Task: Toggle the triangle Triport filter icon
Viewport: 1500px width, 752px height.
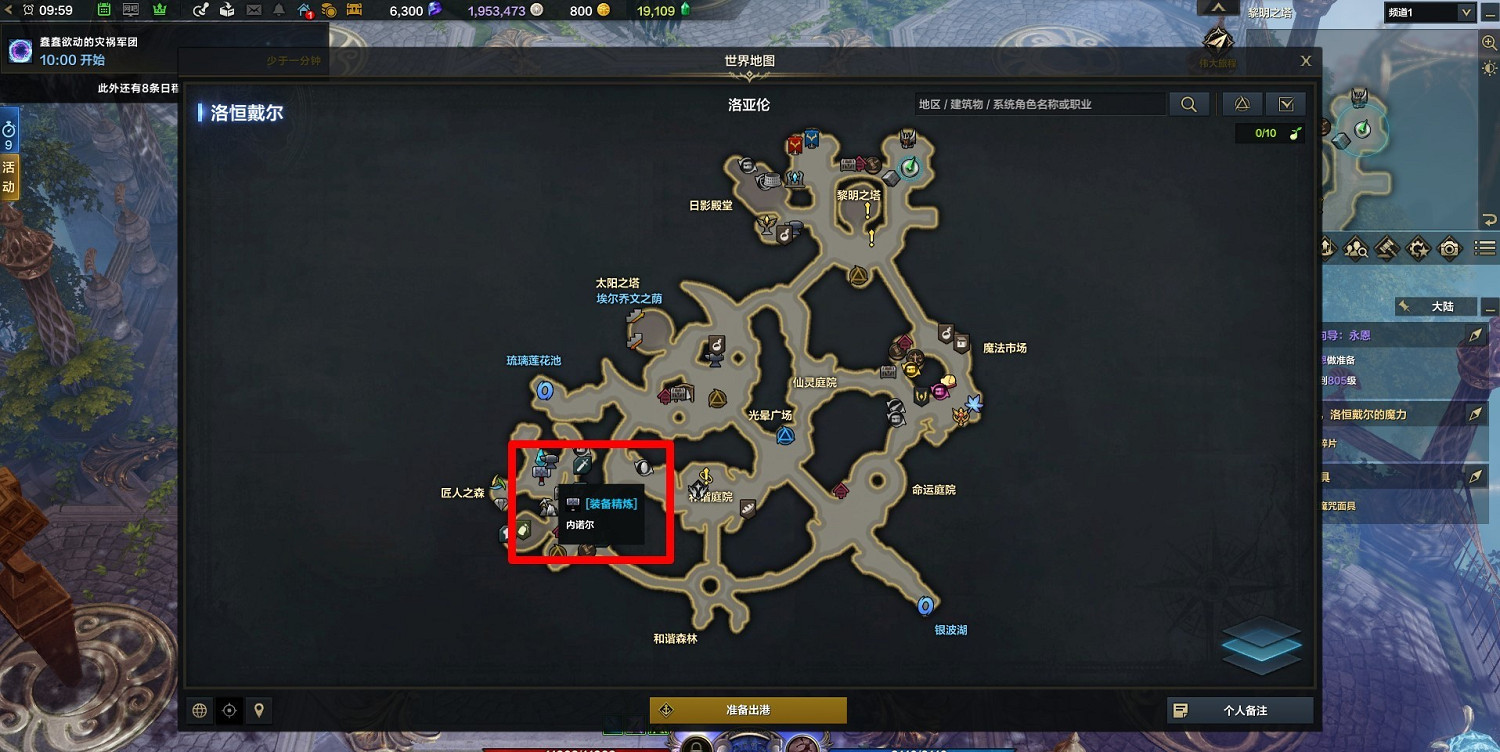Action: [x=1241, y=103]
